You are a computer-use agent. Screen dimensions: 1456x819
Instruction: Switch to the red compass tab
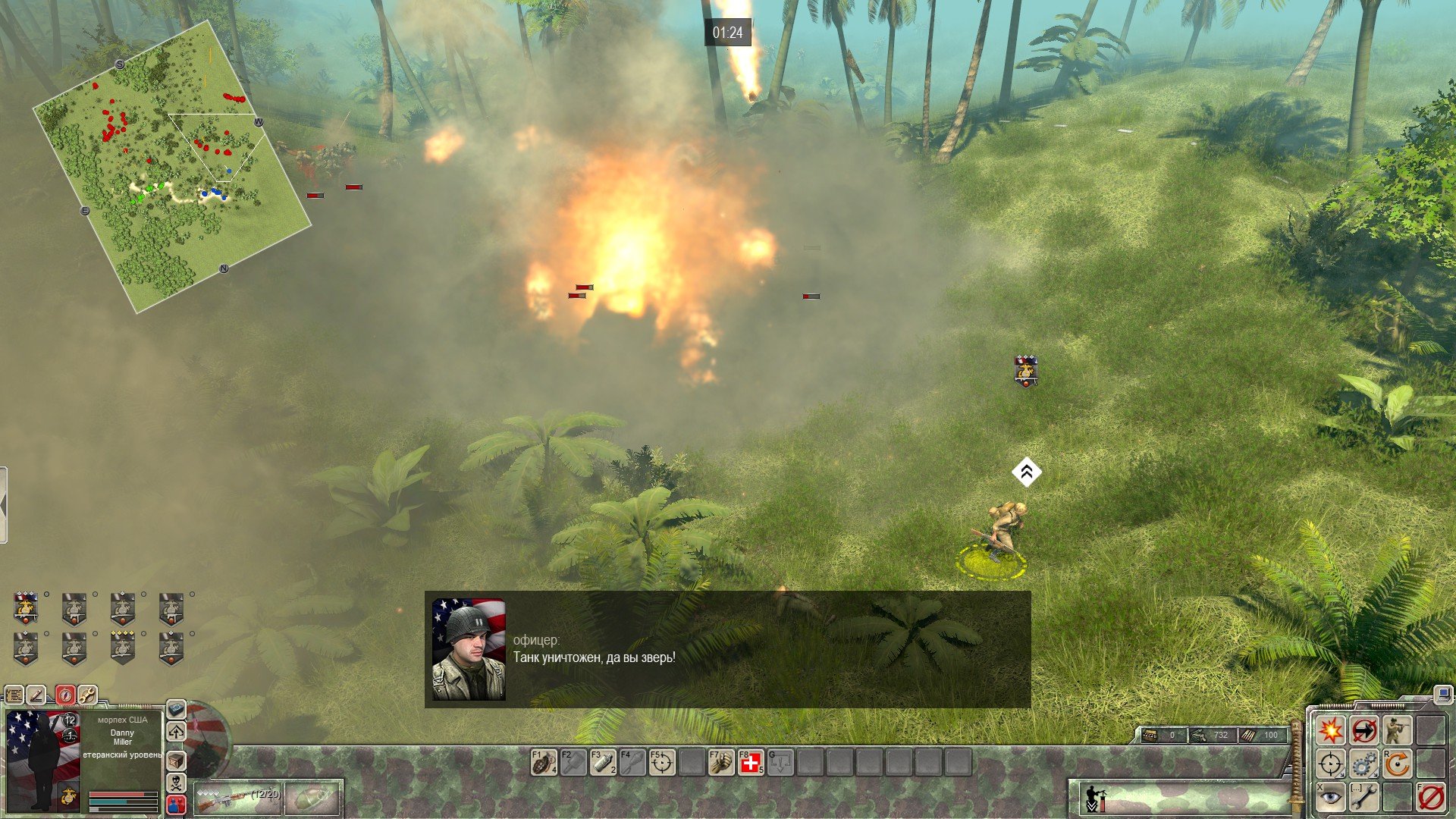point(65,695)
